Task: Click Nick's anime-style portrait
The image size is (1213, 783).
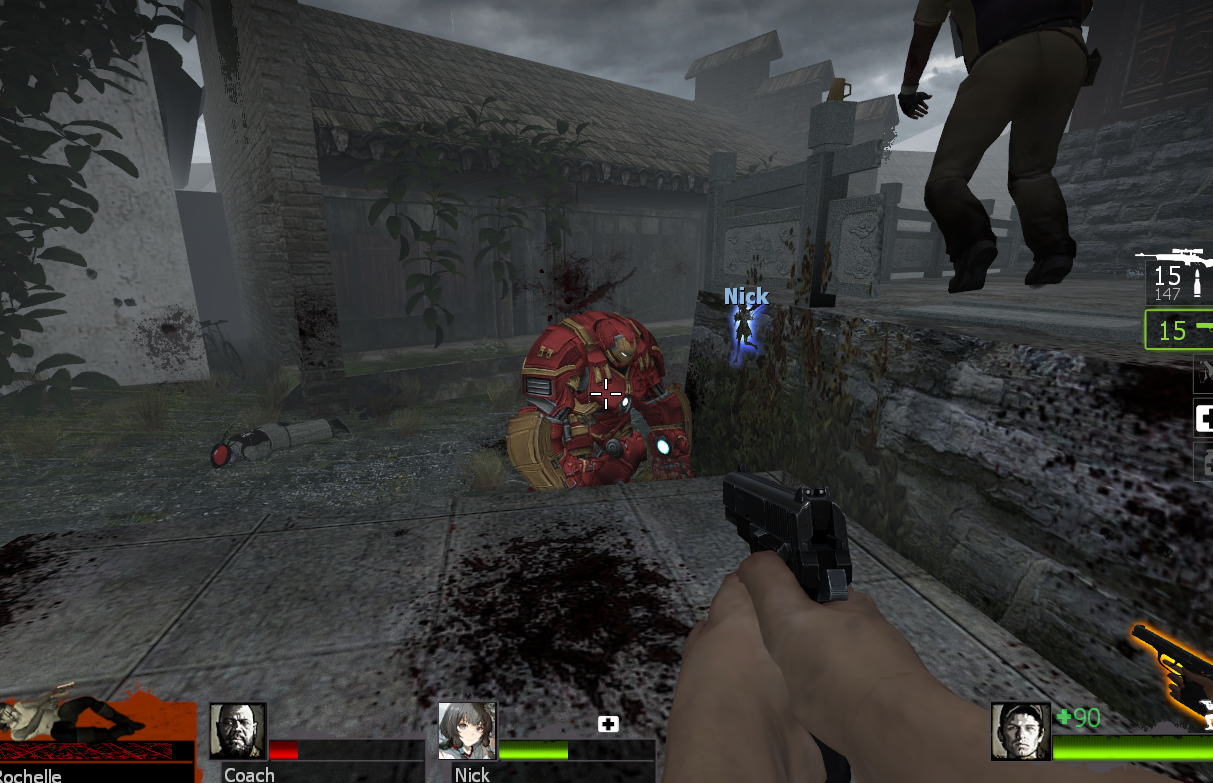Action: tap(467, 731)
